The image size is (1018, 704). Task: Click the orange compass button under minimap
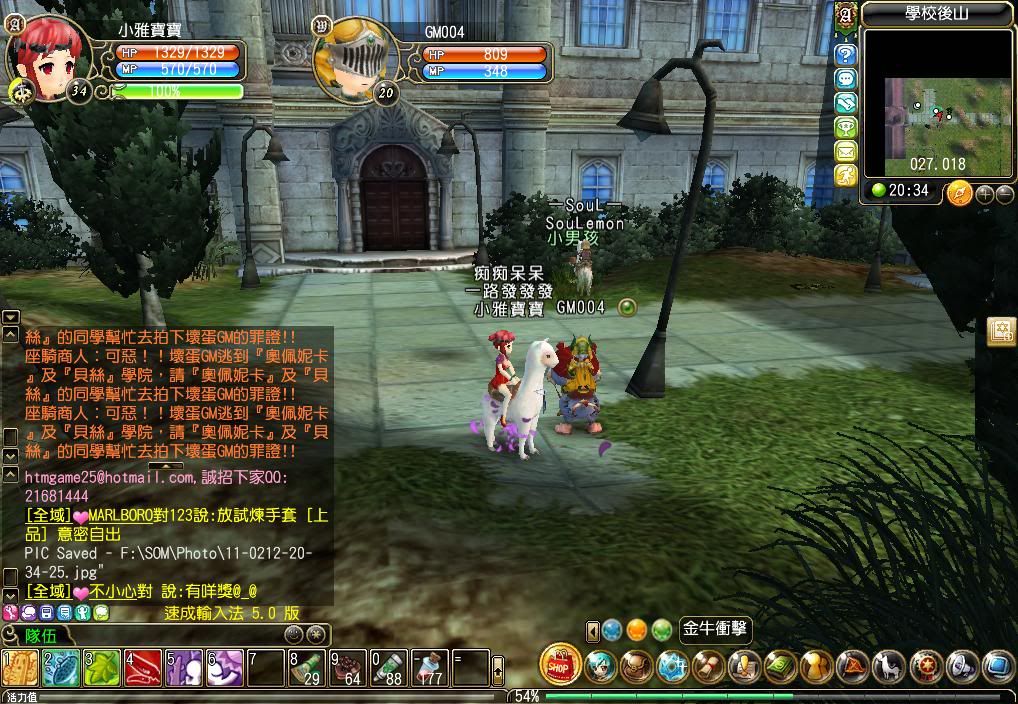pyautogui.click(x=959, y=192)
